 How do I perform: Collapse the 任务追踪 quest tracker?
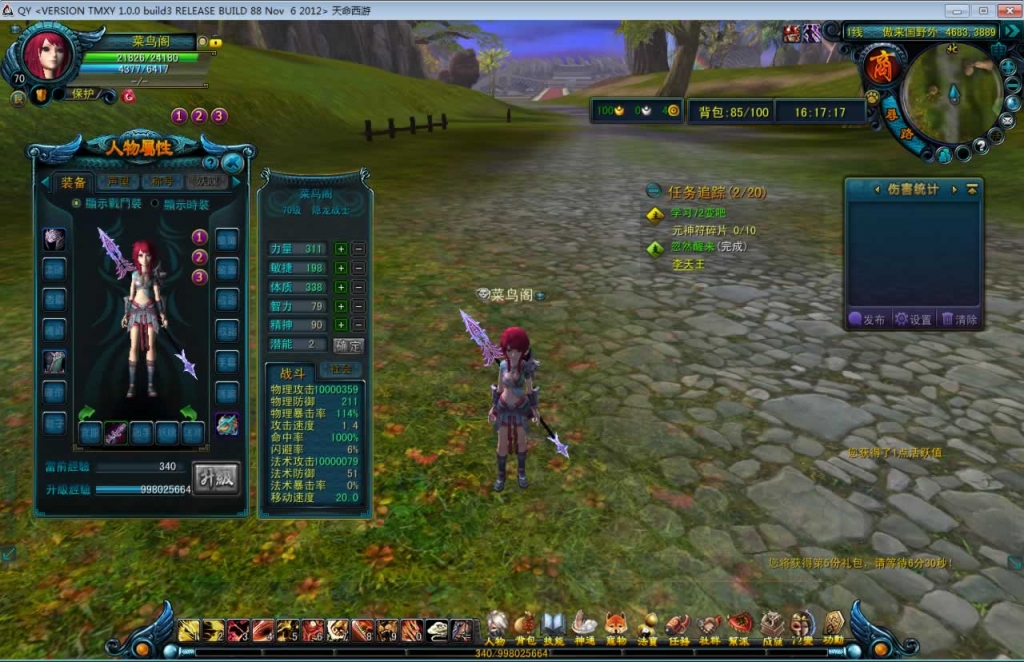(653, 190)
